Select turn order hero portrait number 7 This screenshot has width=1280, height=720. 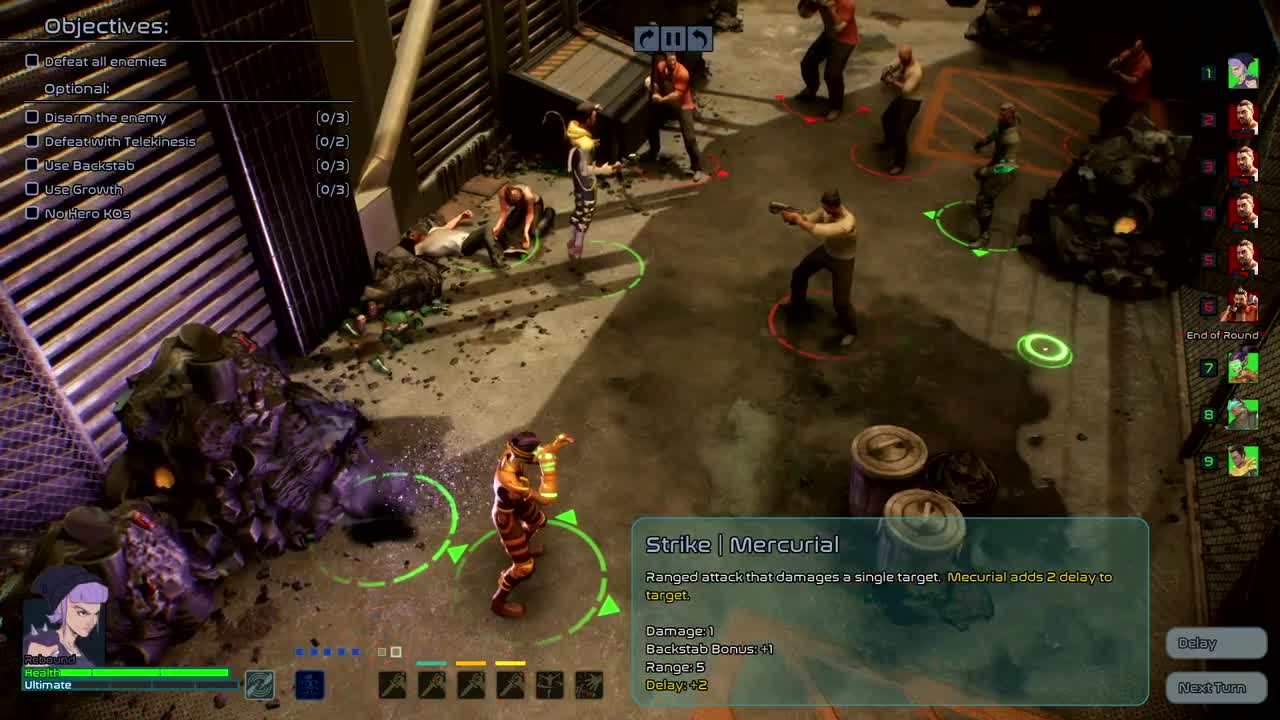(x=1242, y=368)
